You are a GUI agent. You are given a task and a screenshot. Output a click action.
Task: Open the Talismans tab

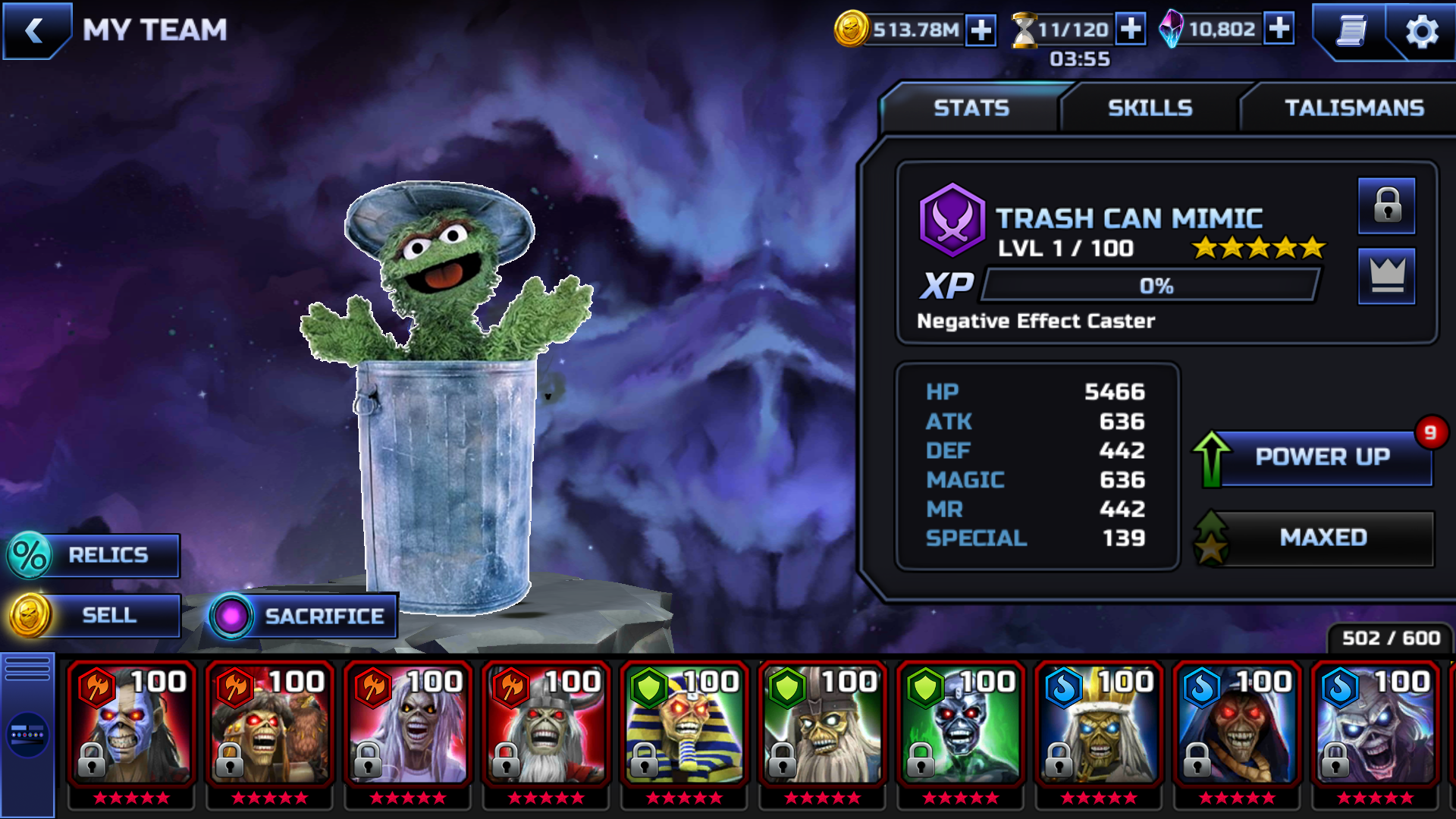1354,108
